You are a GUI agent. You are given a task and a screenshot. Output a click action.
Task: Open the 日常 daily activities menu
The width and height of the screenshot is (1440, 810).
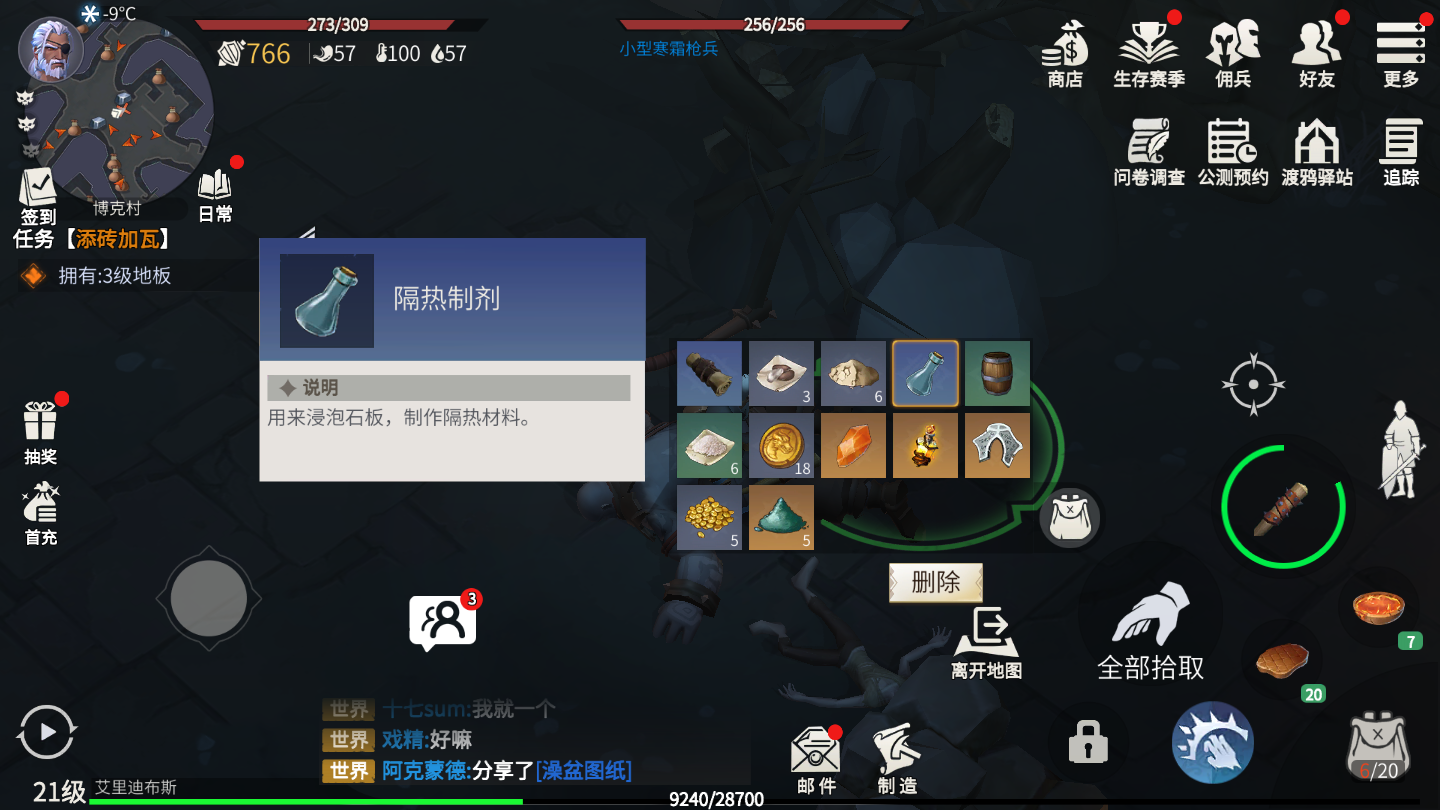click(213, 190)
